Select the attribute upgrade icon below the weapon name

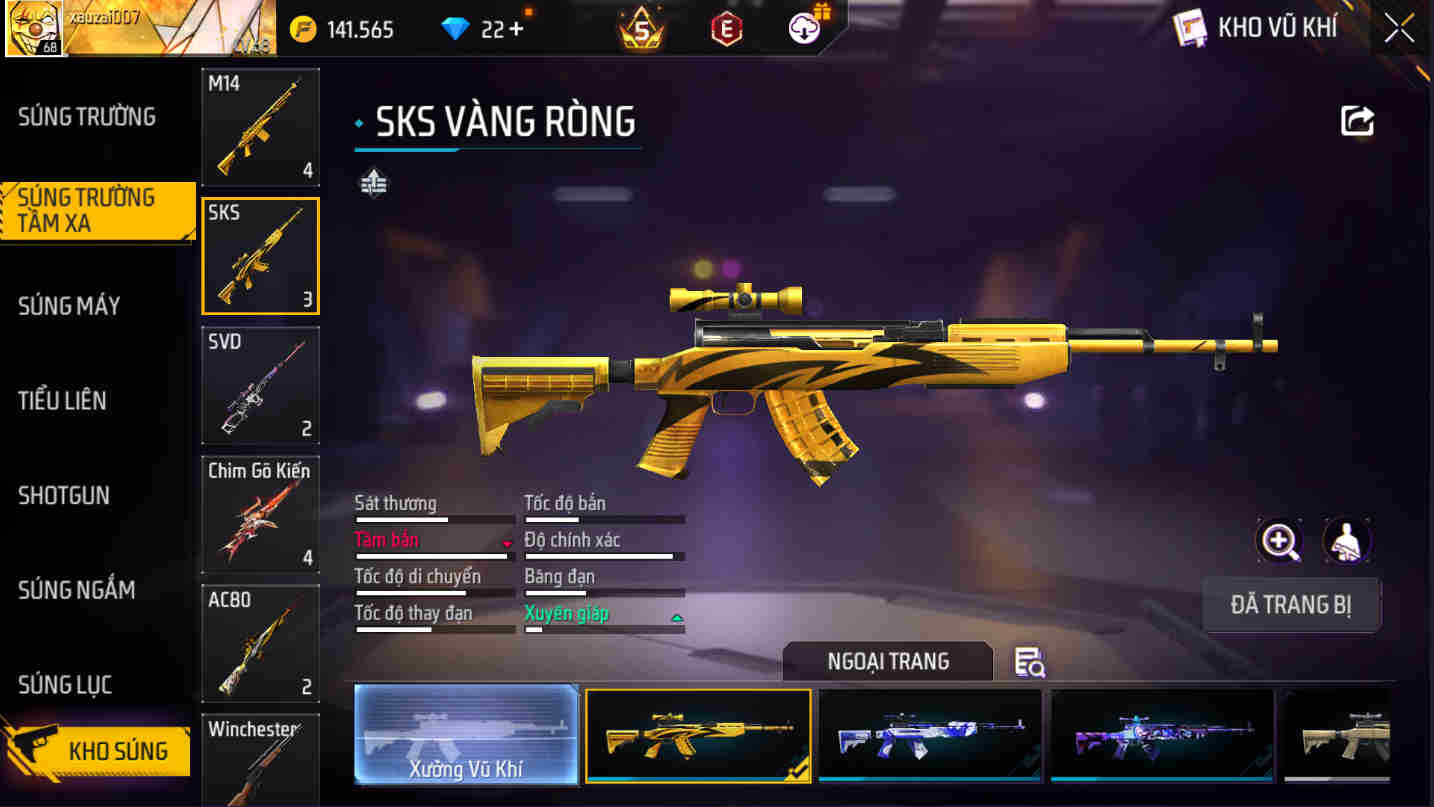tap(373, 182)
